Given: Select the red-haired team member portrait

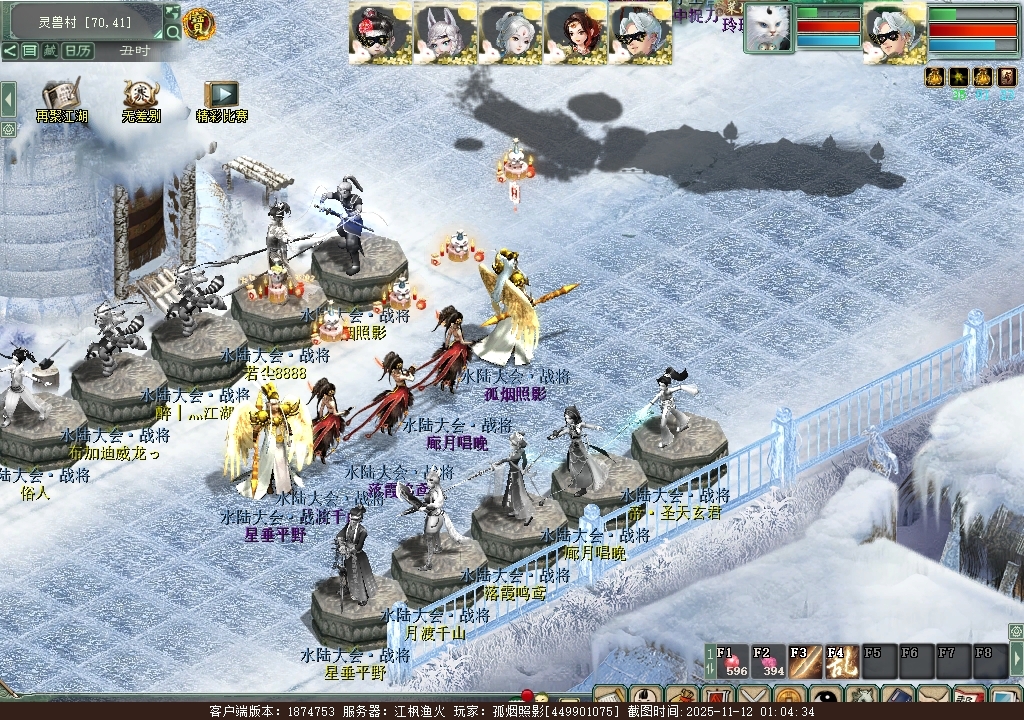Looking at the screenshot, I should pos(574,33).
